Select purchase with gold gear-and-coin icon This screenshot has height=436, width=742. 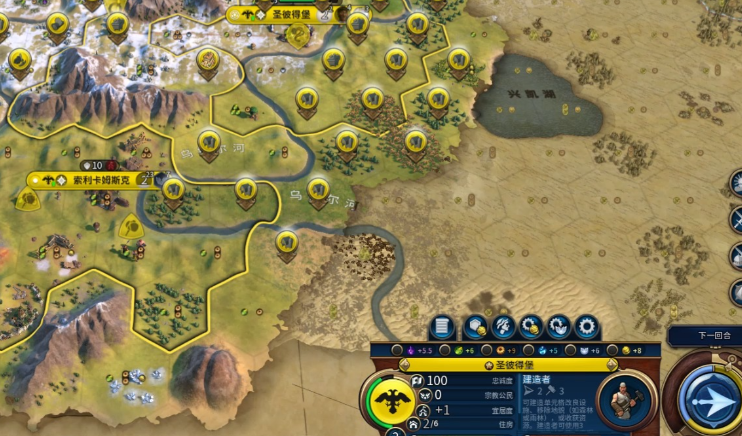coord(531,327)
